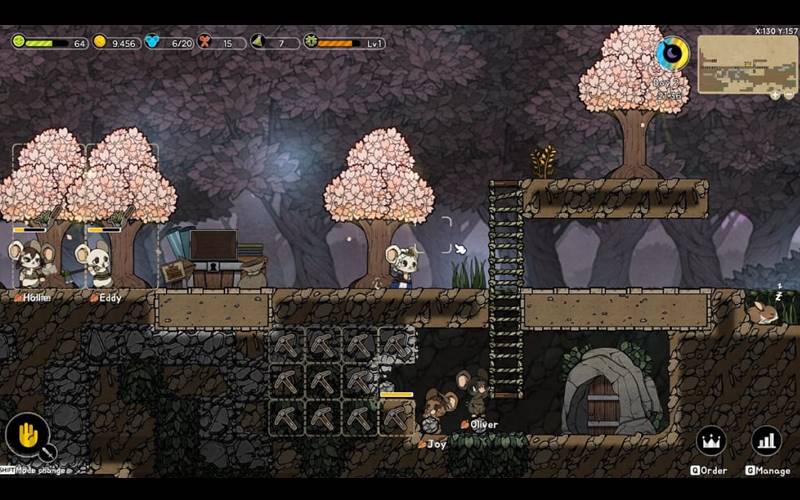
Task: Open the Order crown menu
Action: [x=711, y=441]
